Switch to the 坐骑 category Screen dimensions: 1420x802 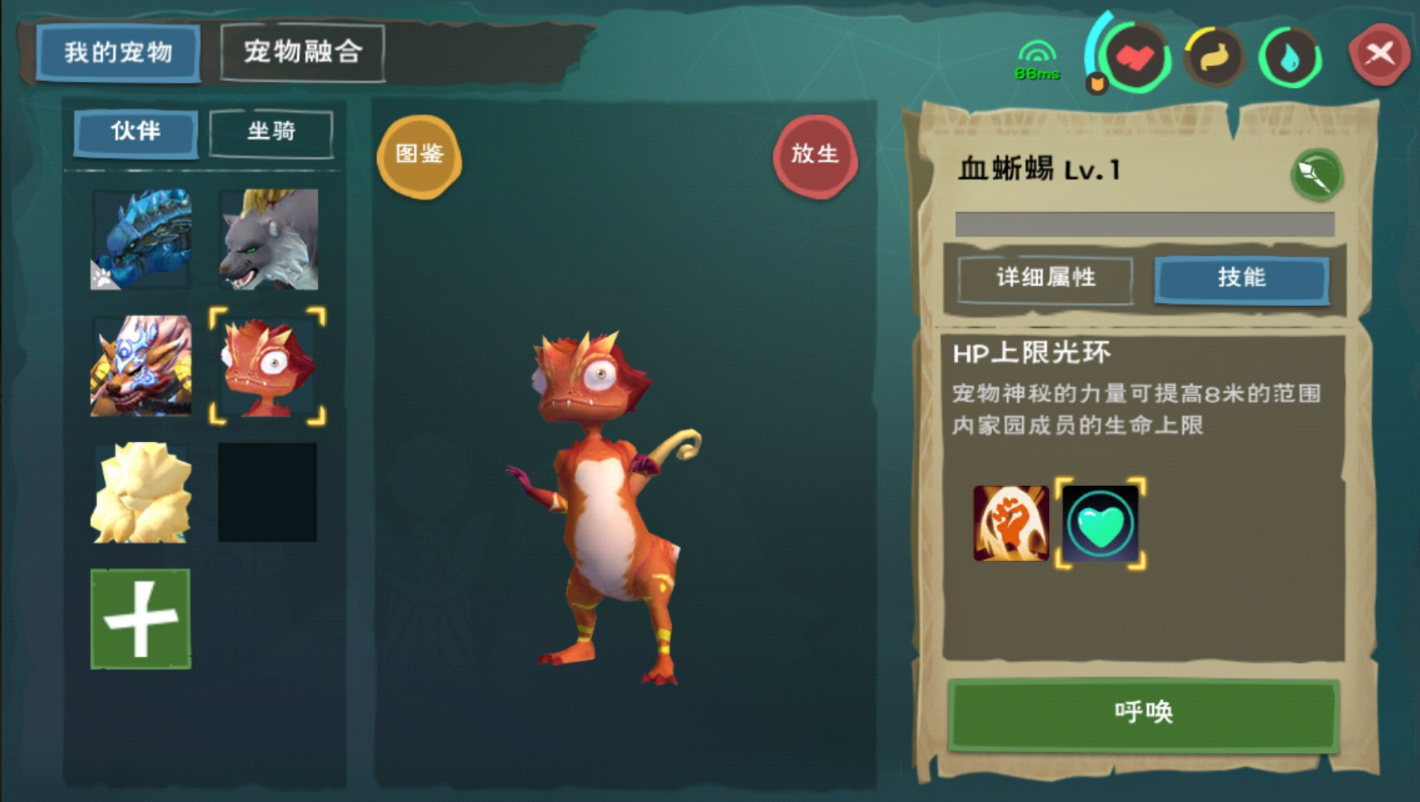point(271,133)
